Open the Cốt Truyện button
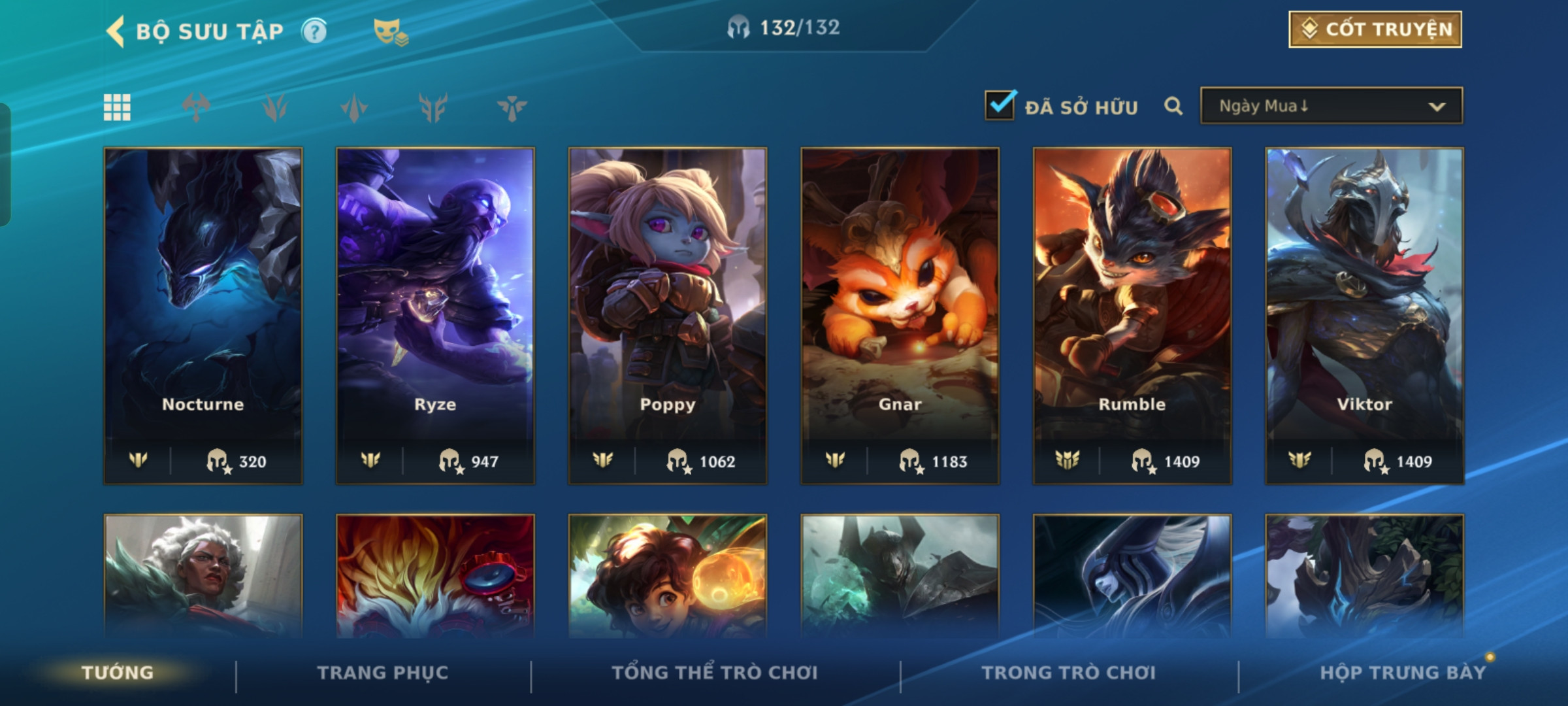This screenshot has width=1568, height=706. 1375,29
